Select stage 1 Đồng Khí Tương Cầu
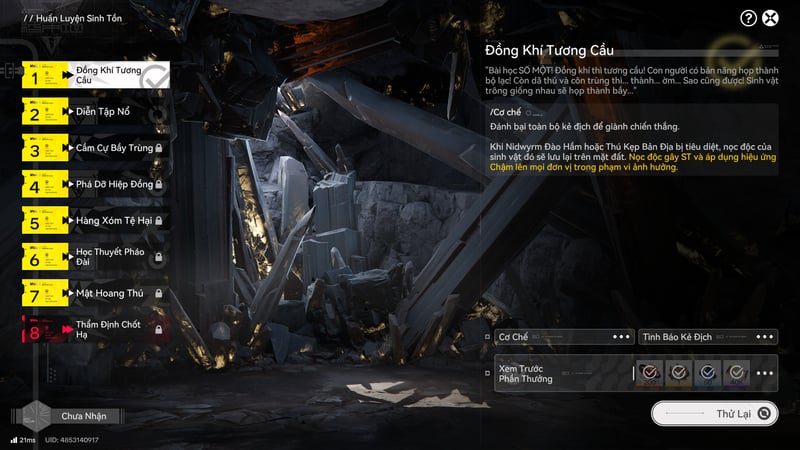The height and width of the screenshot is (450, 800). [95, 75]
